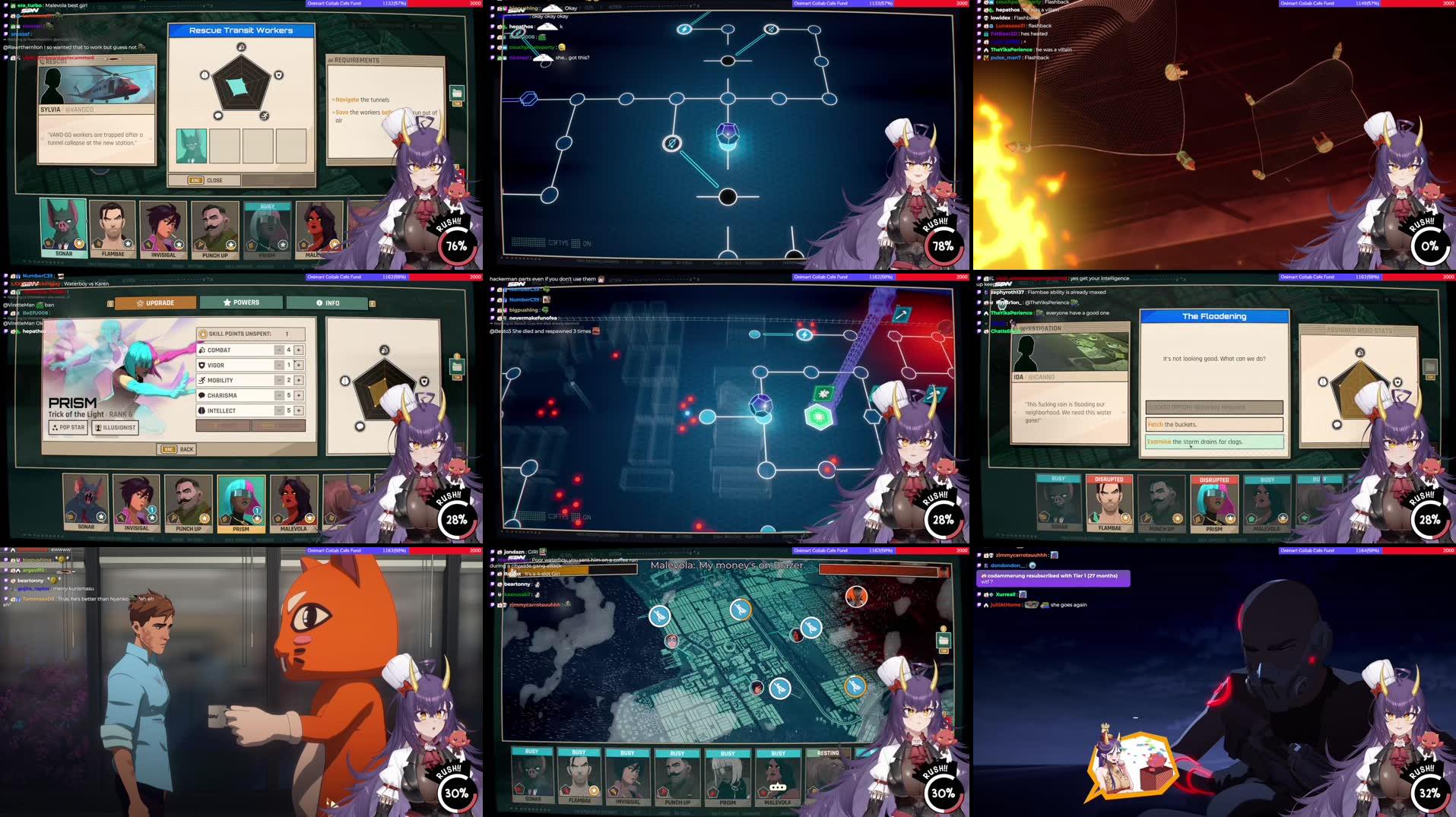Click the Mobility running icon
The width and height of the screenshot is (1456, 817).
pos(203,380)
